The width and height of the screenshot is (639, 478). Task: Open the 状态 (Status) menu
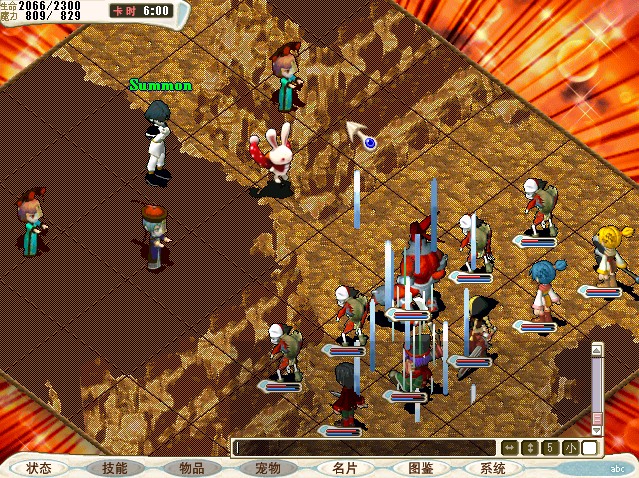coord(39,468)
